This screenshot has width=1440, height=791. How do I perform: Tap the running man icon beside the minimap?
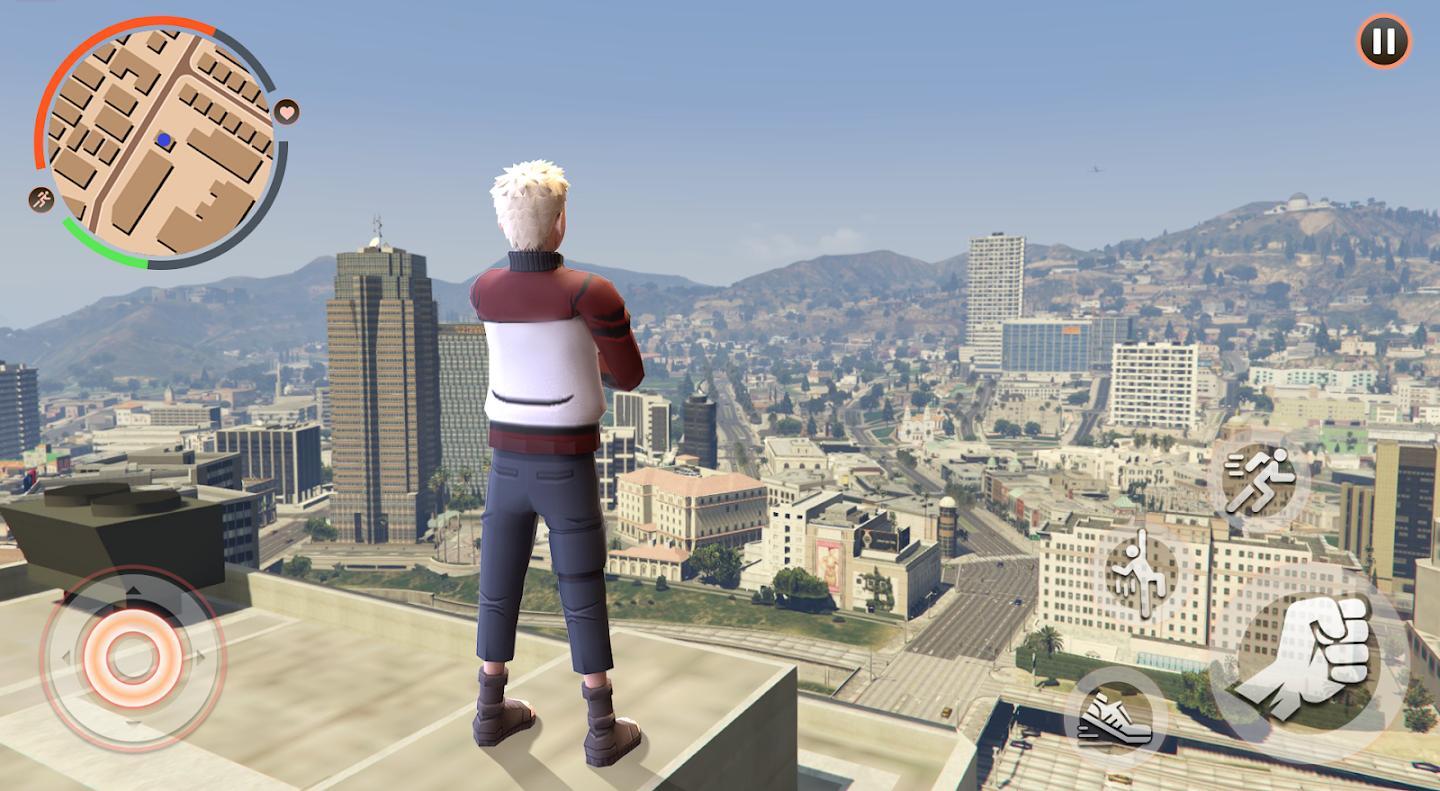[42, 199]
